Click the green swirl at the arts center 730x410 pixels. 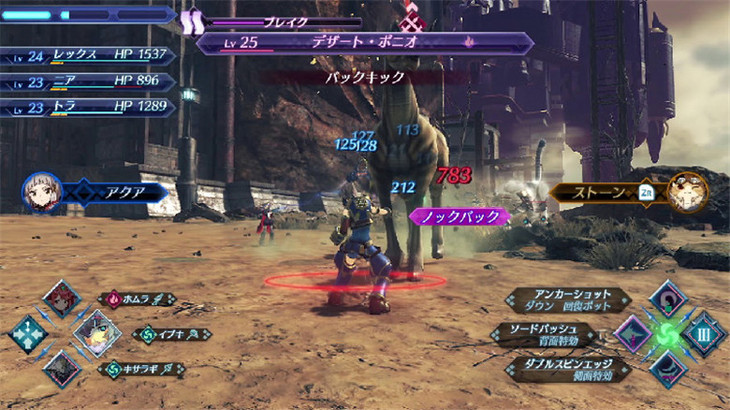(668, 334)
